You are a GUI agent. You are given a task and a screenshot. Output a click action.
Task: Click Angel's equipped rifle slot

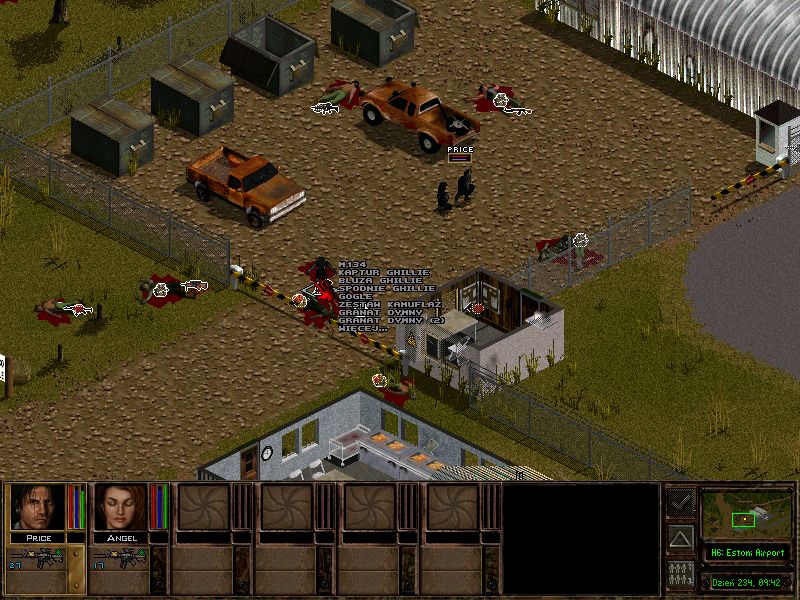(122, 558)
